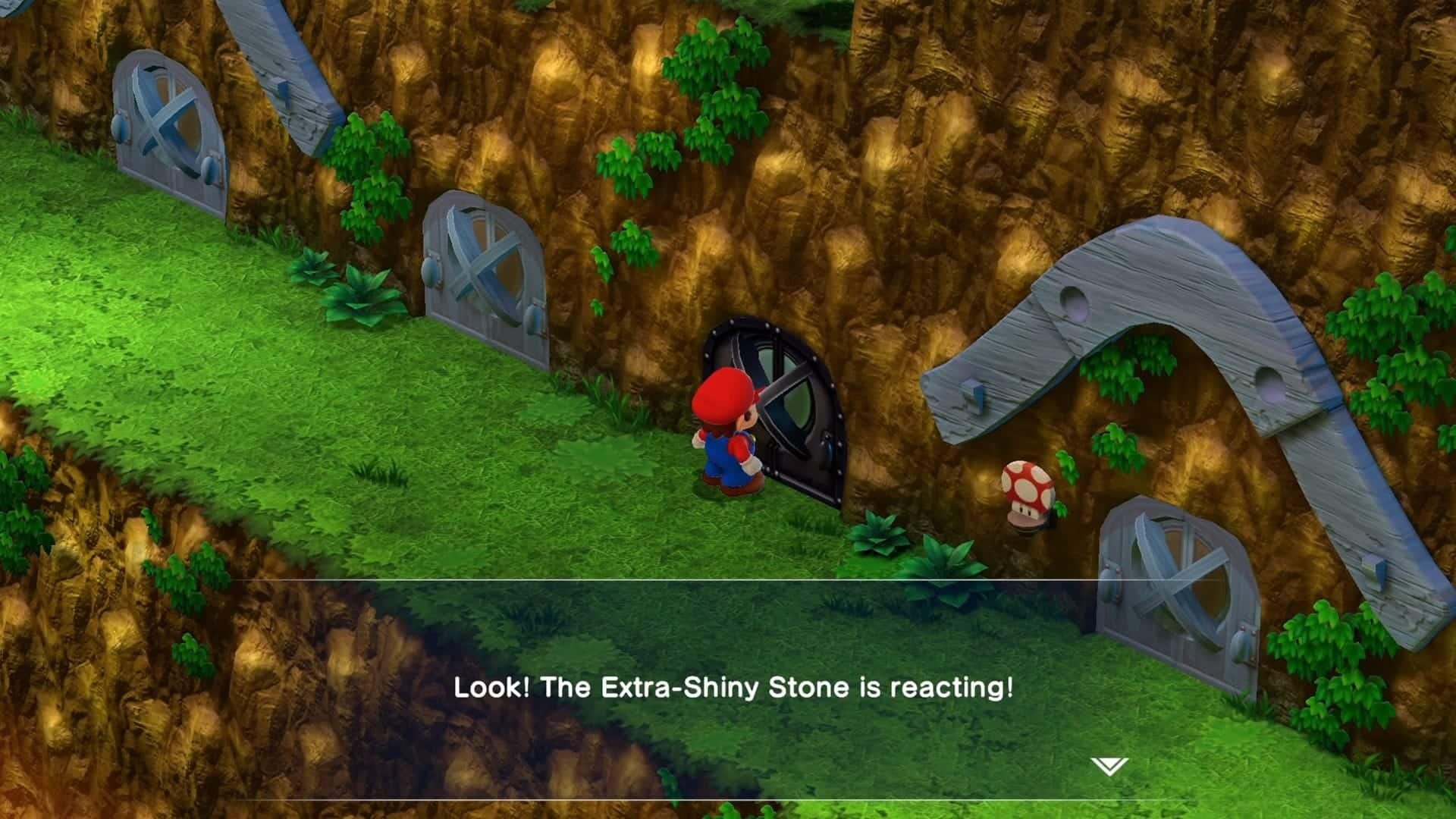The width and height of the screenshot is (1456, 819).
Task: Click the dialogue text box to continue
Action: click(x=728, y=686)
